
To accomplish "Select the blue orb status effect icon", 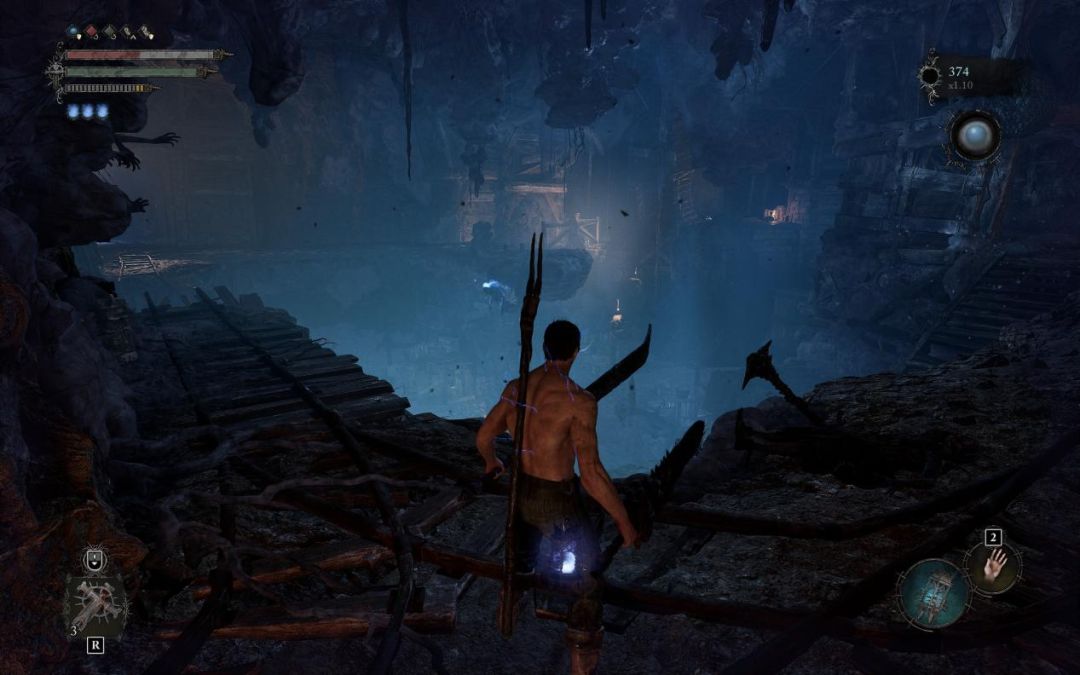I will coord(73,32).
